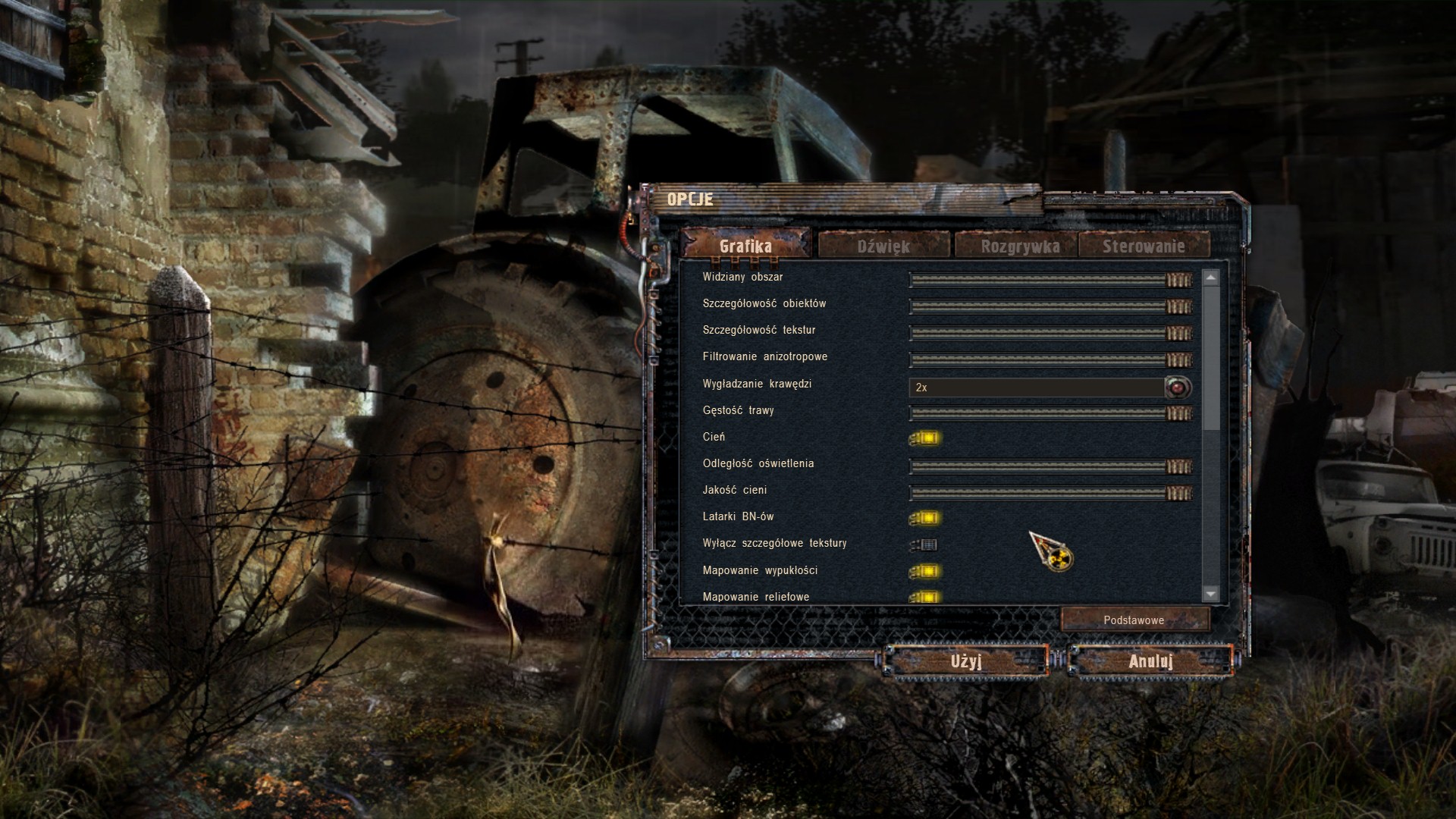Open the Dźwięk tab
This screenshot has width=1456, height=819.
click(883, 246)
